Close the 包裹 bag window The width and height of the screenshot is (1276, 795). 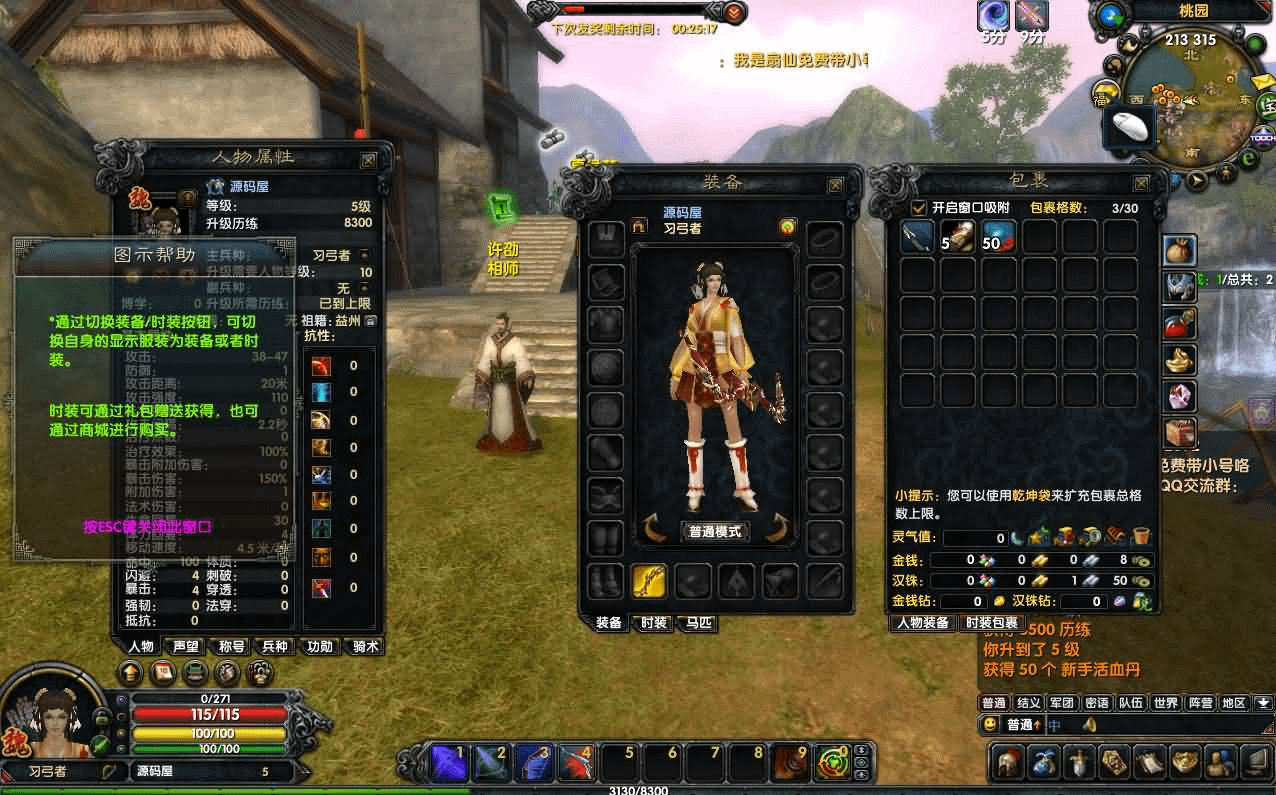(1140, 183)
